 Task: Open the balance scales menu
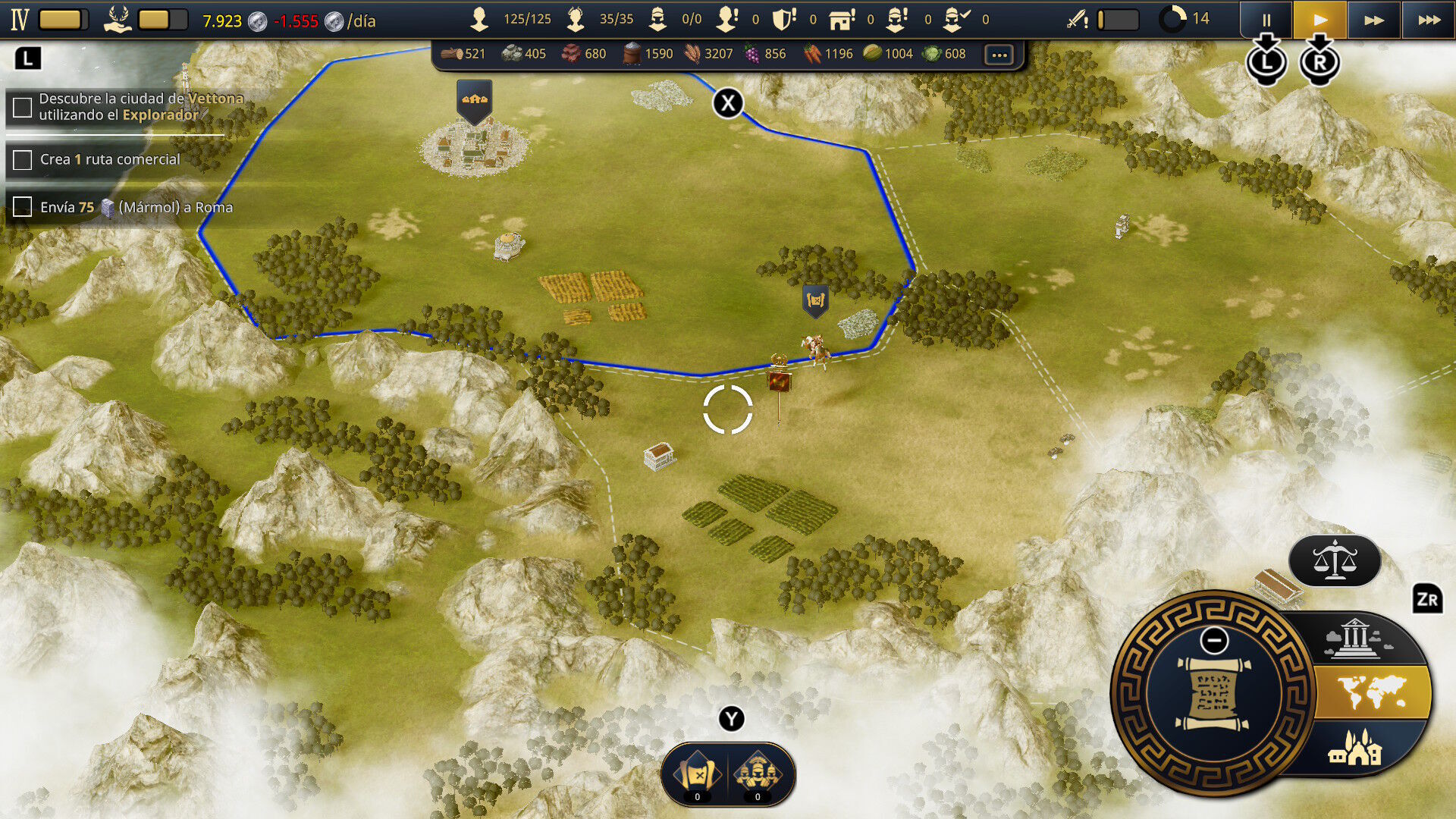coord(1334,561)
